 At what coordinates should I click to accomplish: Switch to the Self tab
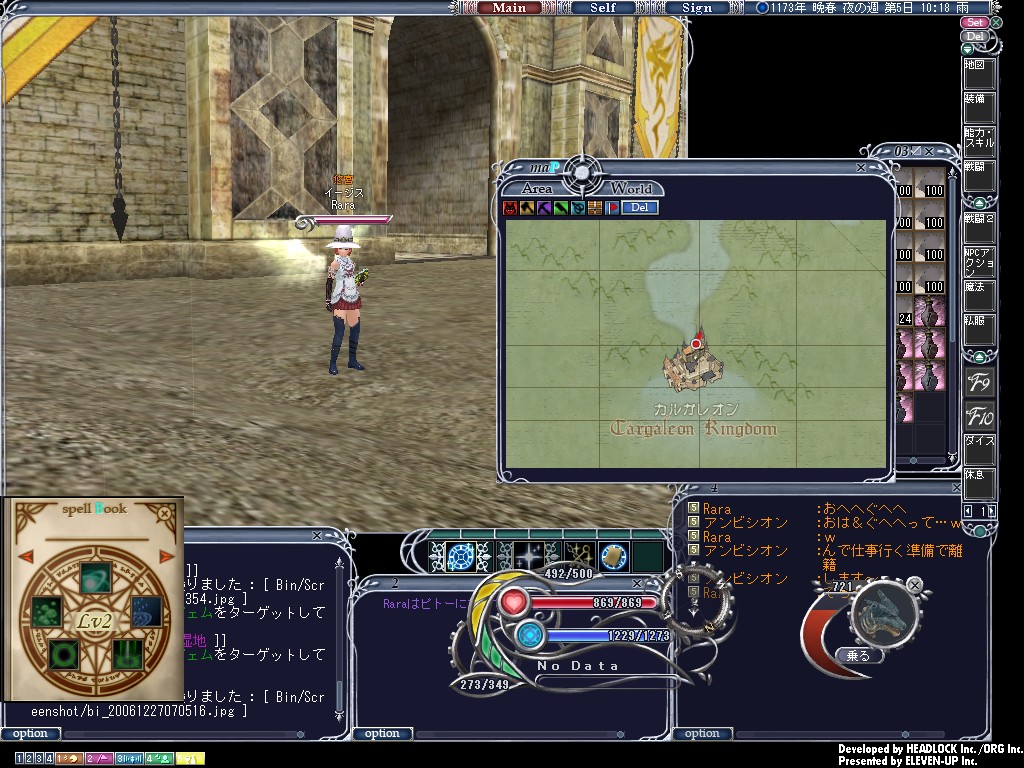[x=603, y=8]
